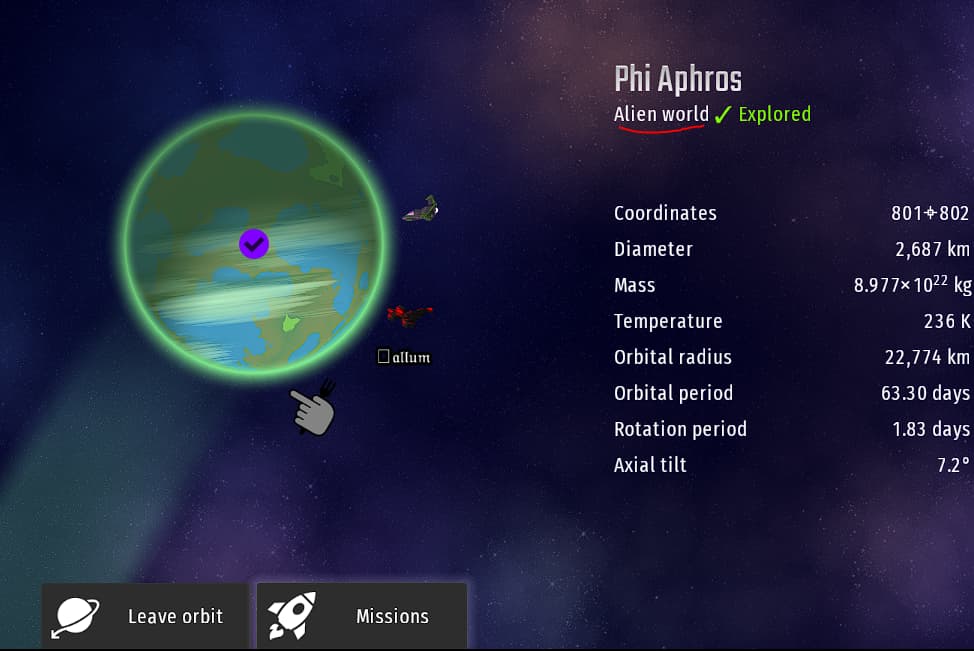Viewport: 974px width, 651px height.
Task: Select the purple checkmark marker on planet
Action: coord(254,243)
